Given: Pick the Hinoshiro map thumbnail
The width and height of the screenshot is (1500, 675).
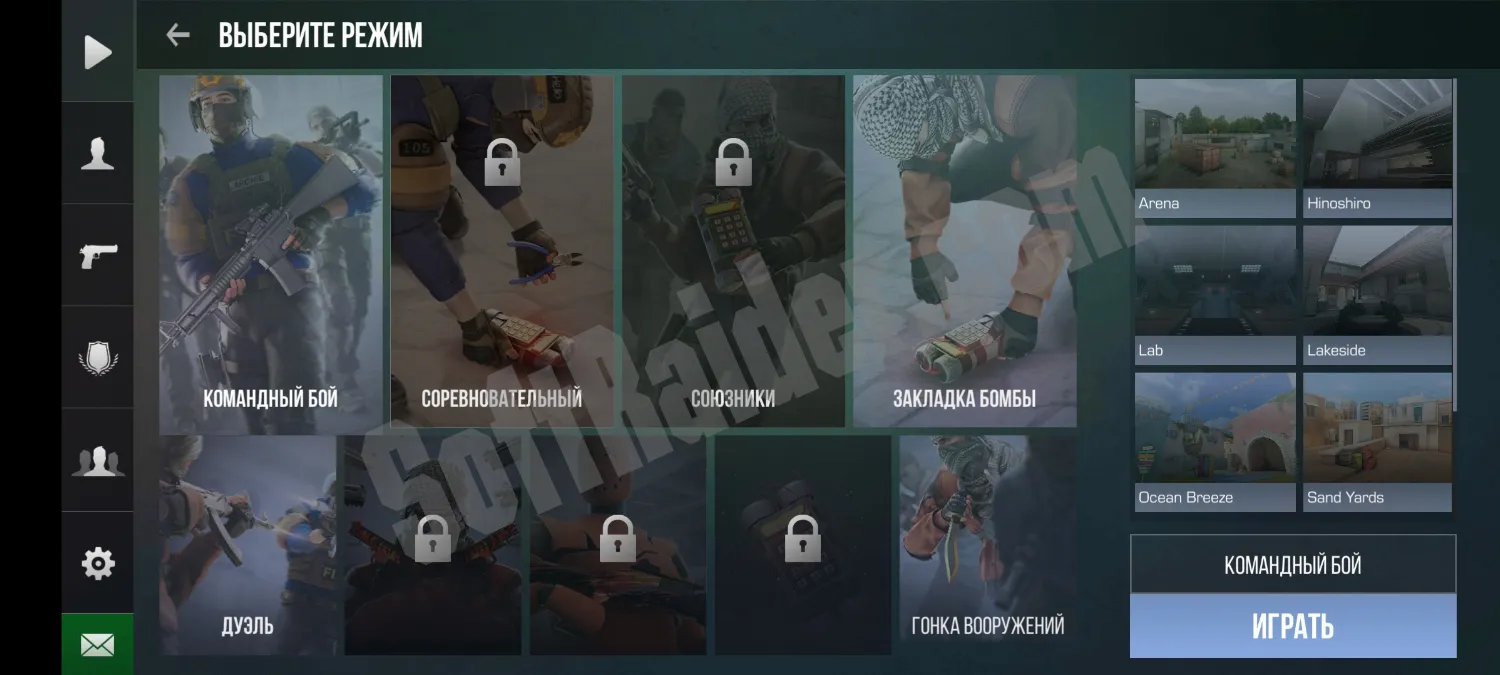Looking at the screenshot, I should point(1377,147).
